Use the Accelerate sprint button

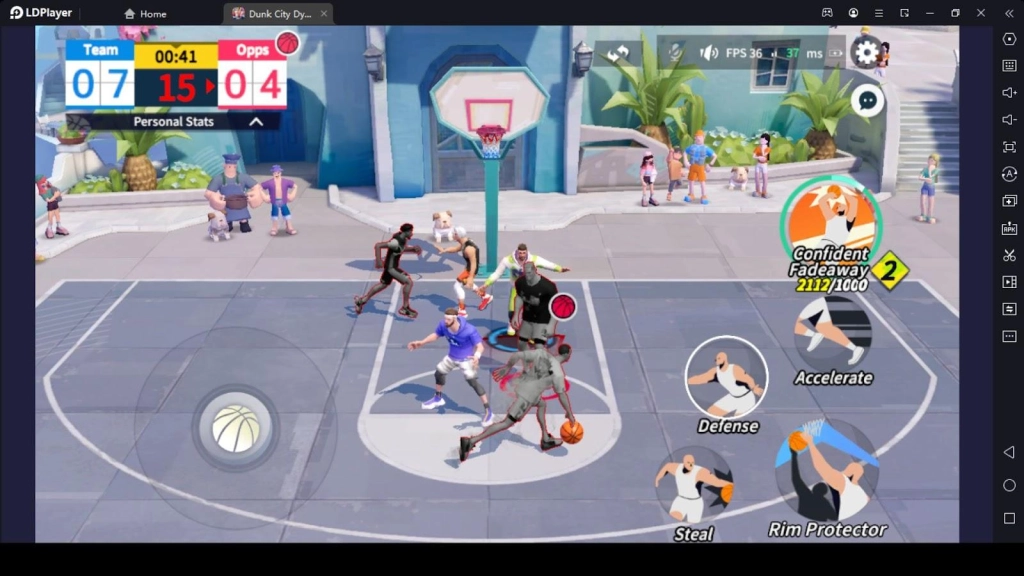point(833,333)
